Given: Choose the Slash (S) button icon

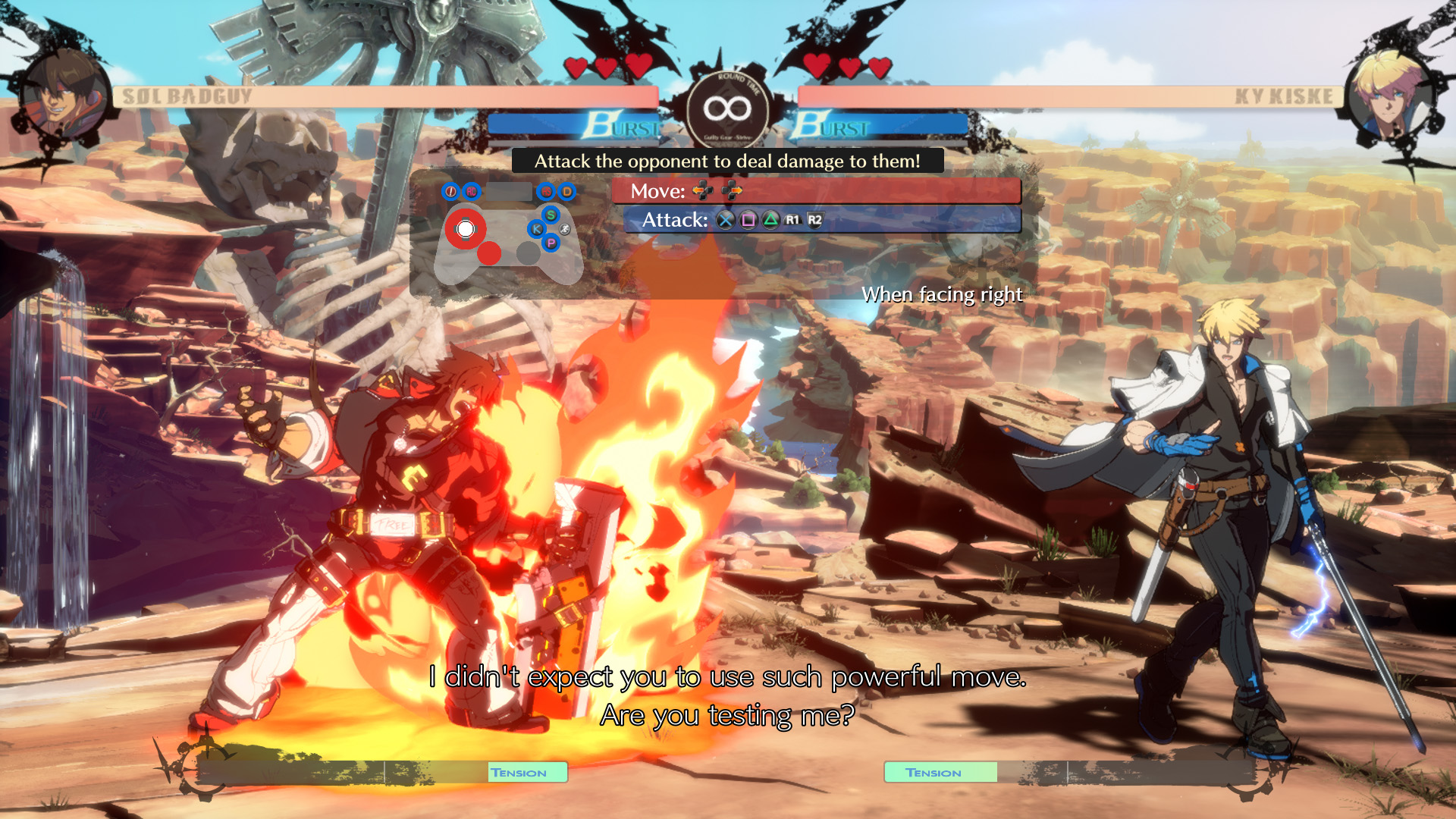Looking at the screenshot, I should click(x=551, y=215).
